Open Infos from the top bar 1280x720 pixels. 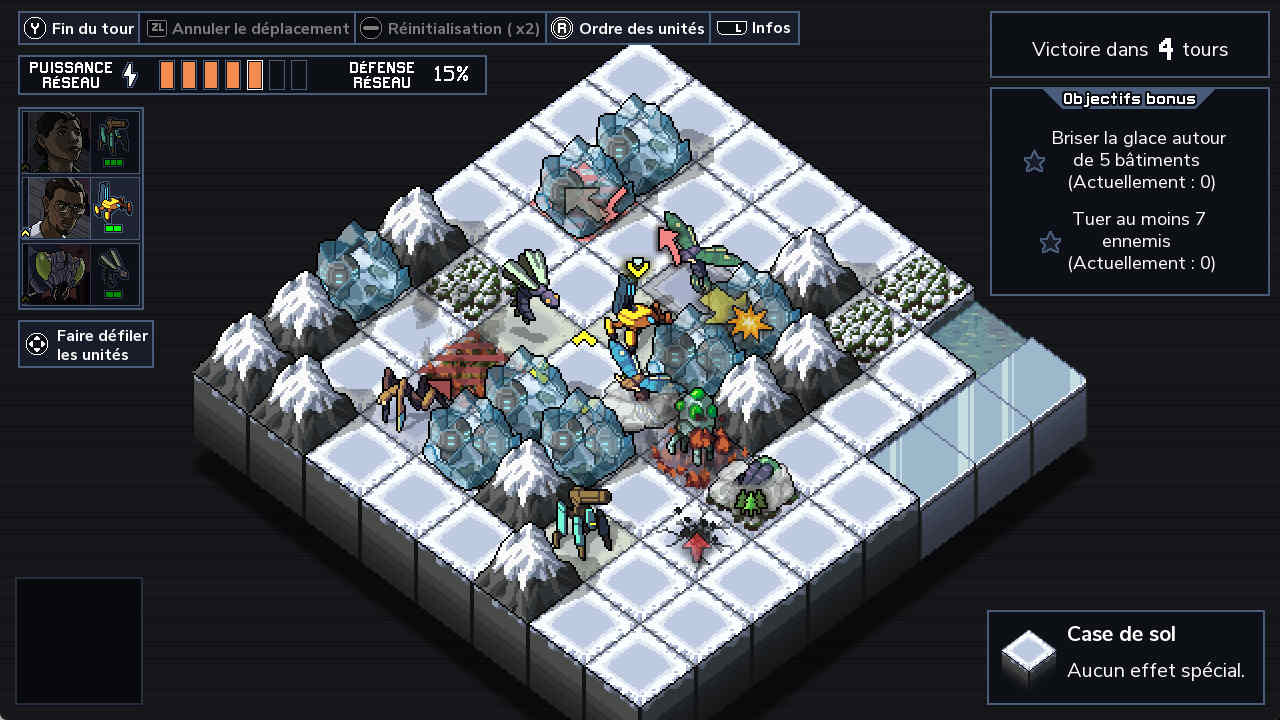coord(755,28)
